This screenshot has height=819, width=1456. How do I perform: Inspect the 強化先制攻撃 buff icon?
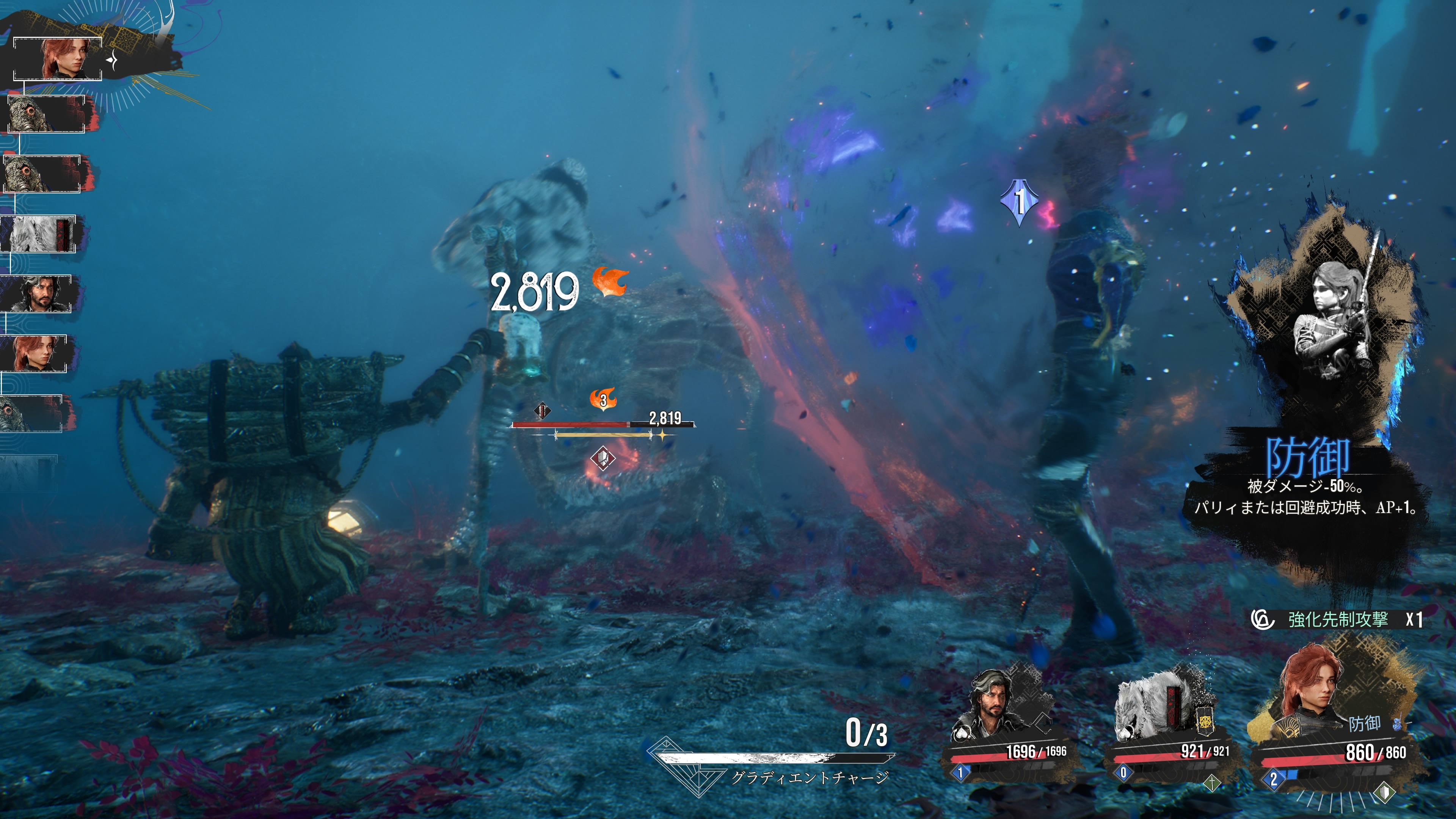point(1263,620)
